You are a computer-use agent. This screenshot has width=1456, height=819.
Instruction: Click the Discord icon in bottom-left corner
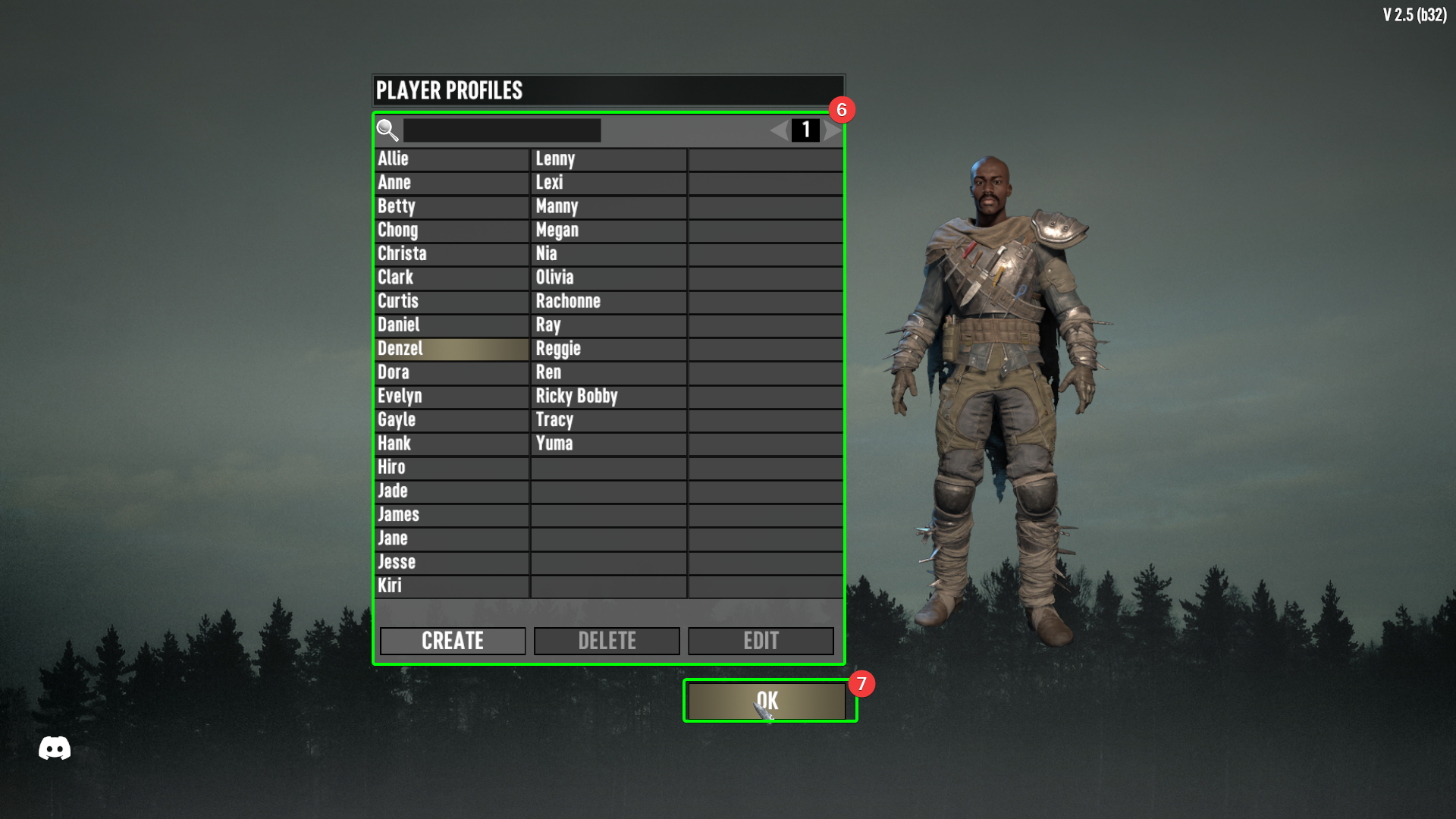[54, 749]
